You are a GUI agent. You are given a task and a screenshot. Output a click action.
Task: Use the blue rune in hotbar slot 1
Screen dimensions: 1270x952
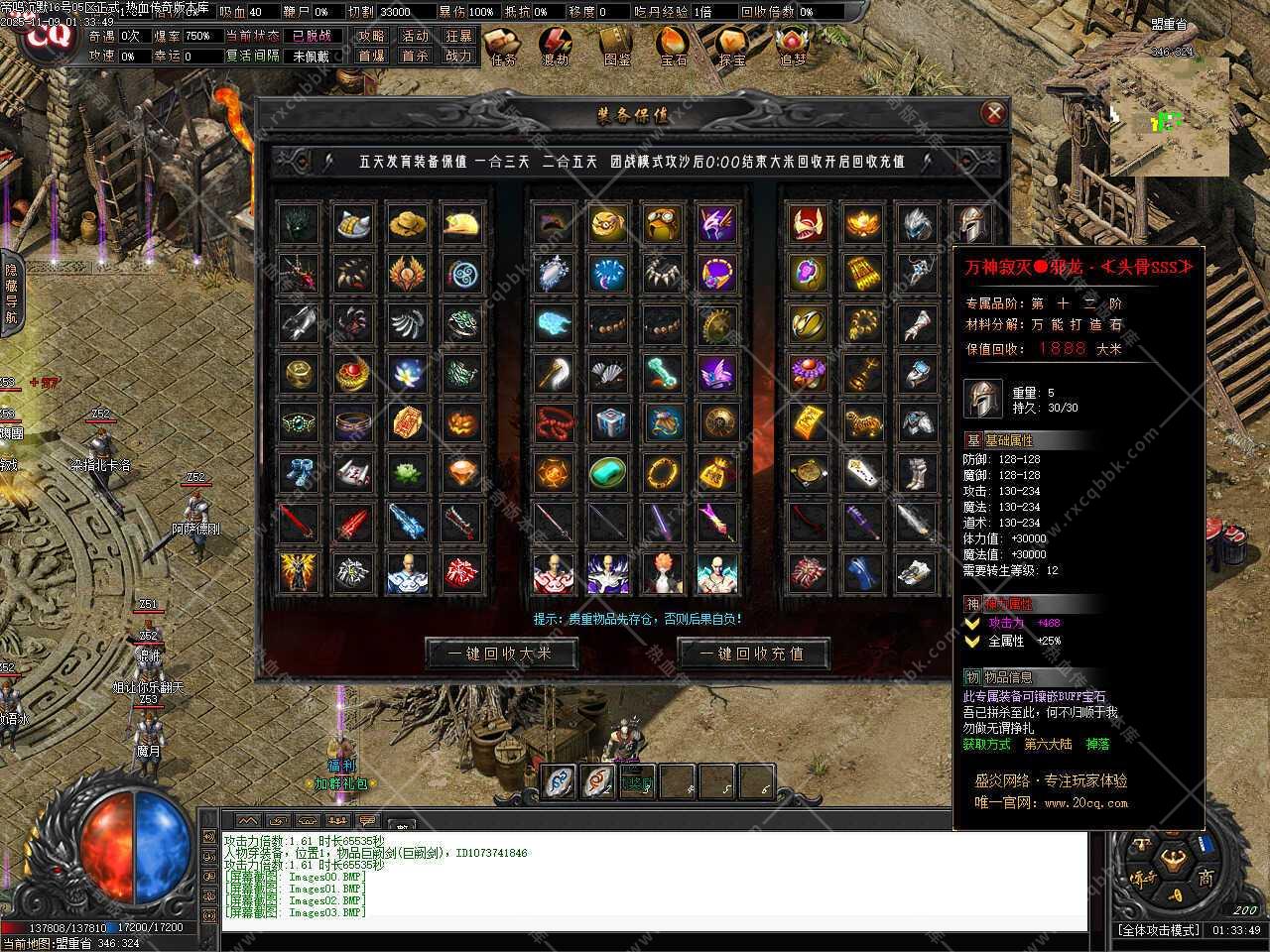[560, 780]
